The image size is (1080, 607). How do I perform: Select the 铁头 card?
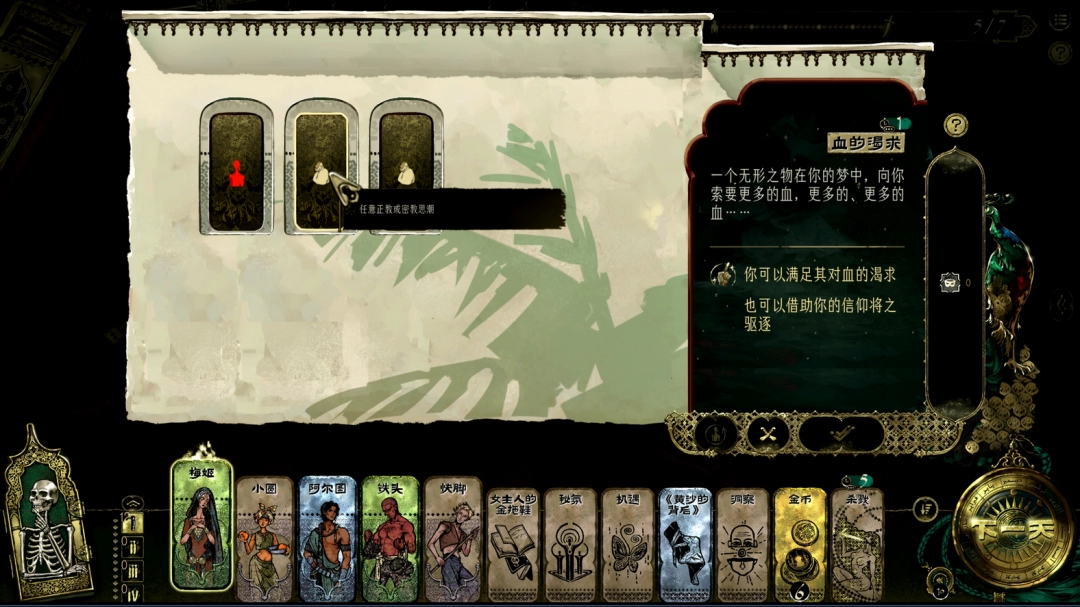pos(390,540)
